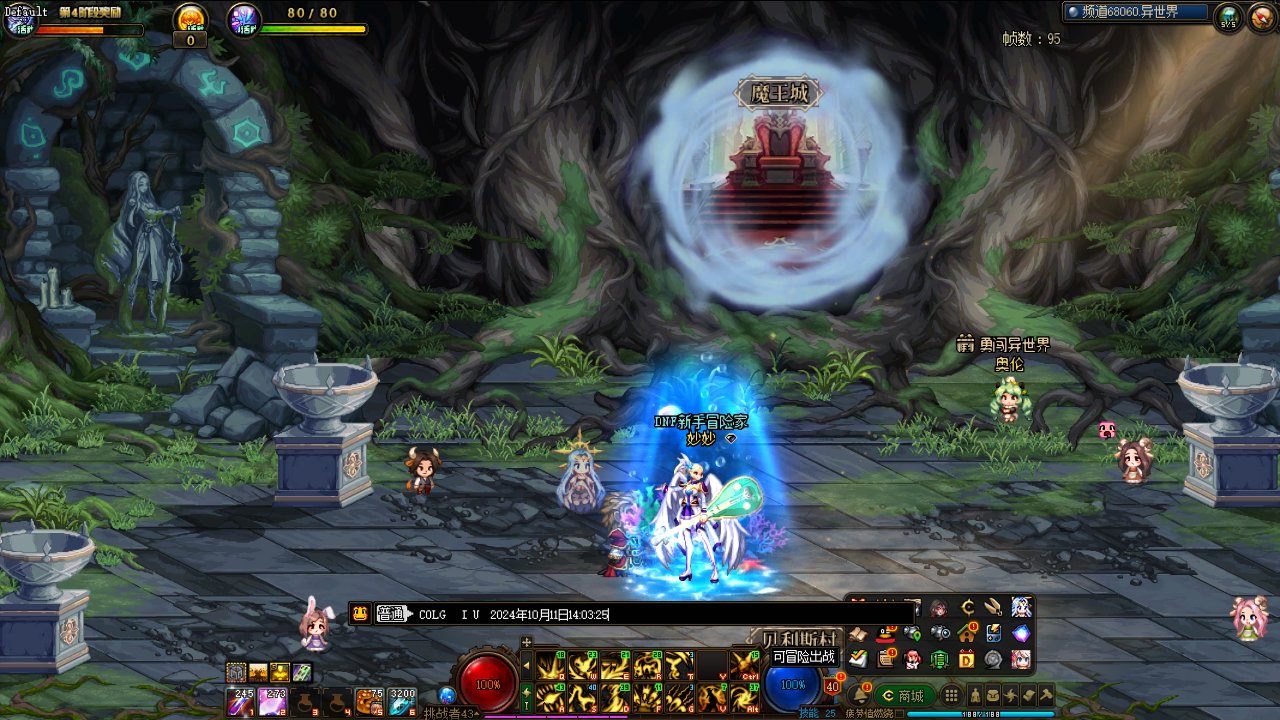Image resolution: width=1280 pixels, height=720 pixels.
Task: Use the item in quick slot 6
Action: point(402,702)
